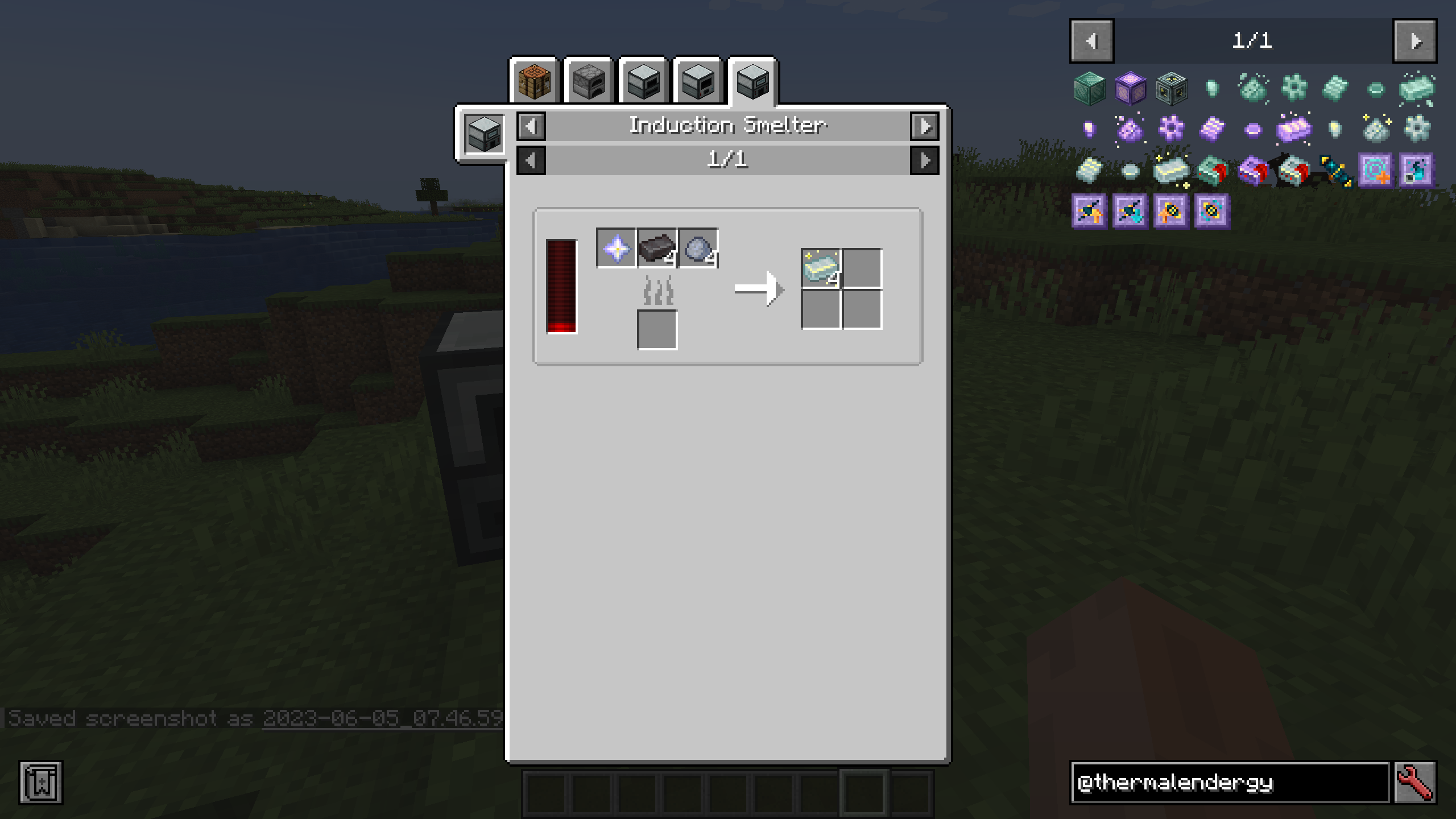Screen dimensions: 1456x819
Task: Select the first augment in the bottom row
Action: point(1088,212)
